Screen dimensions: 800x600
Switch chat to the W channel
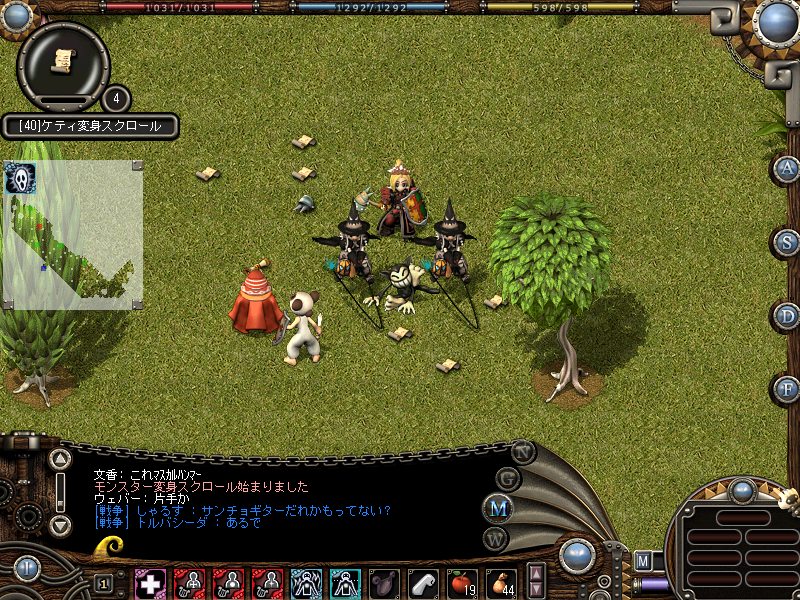(x=497, y=538)
